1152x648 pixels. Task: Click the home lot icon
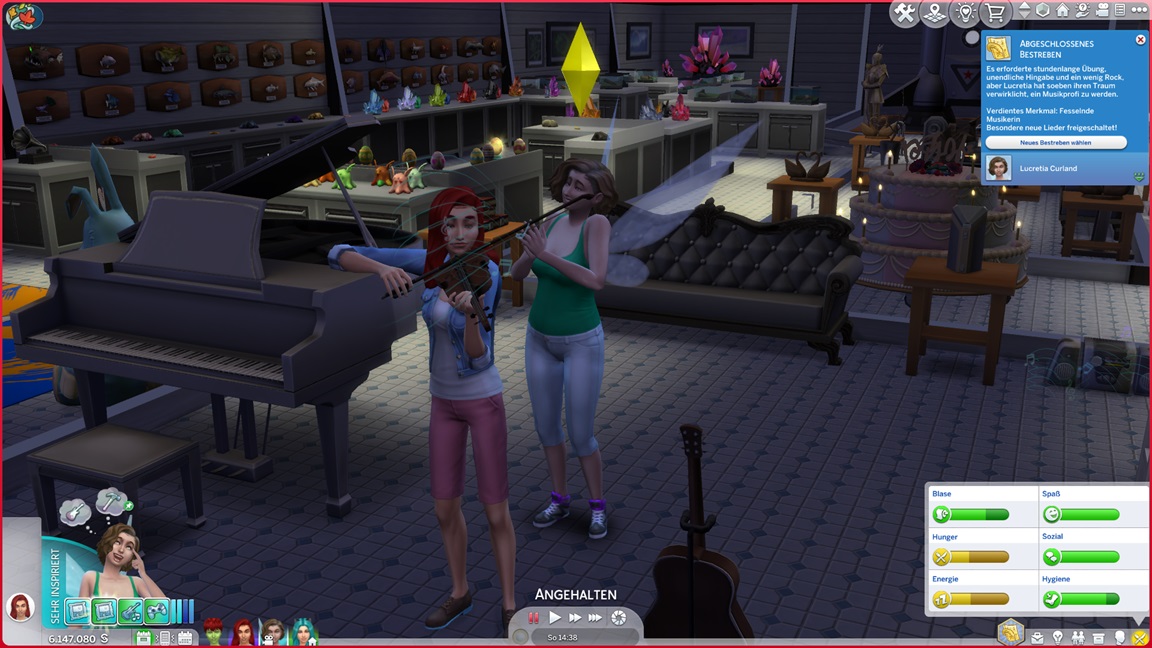pos(1062,10)
